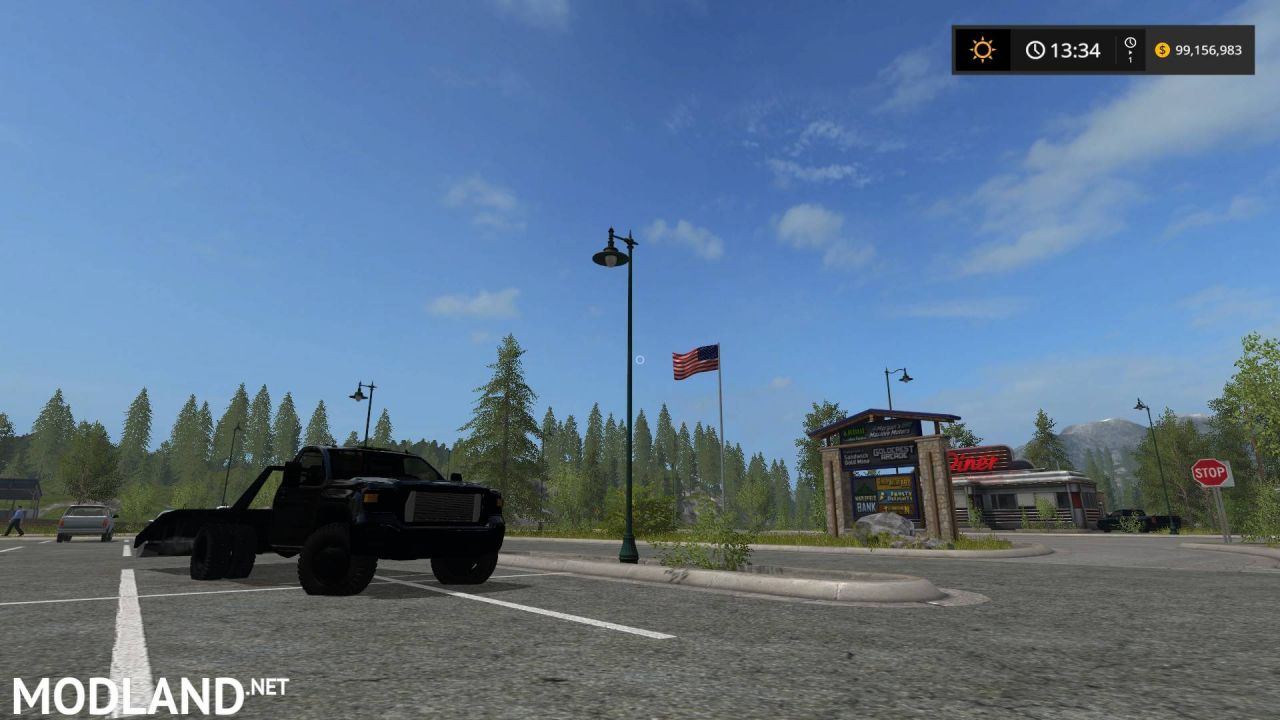
Task: Click the Sandwich Gold Mine sign
Action: (x=856, y=458)
